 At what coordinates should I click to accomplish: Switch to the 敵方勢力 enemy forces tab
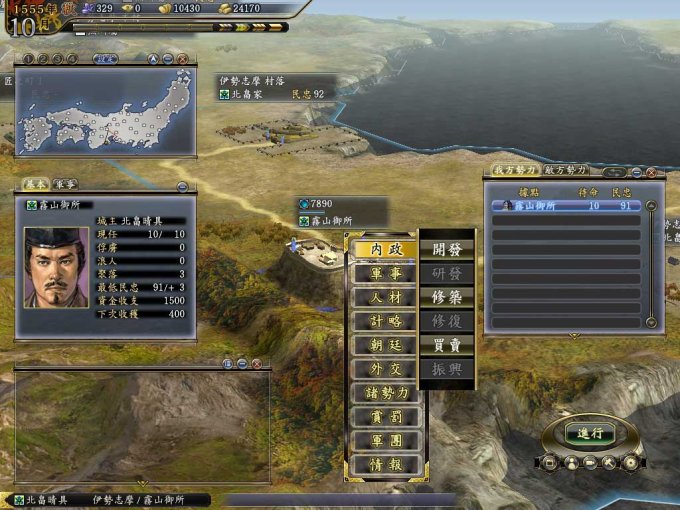coord(566,171)
